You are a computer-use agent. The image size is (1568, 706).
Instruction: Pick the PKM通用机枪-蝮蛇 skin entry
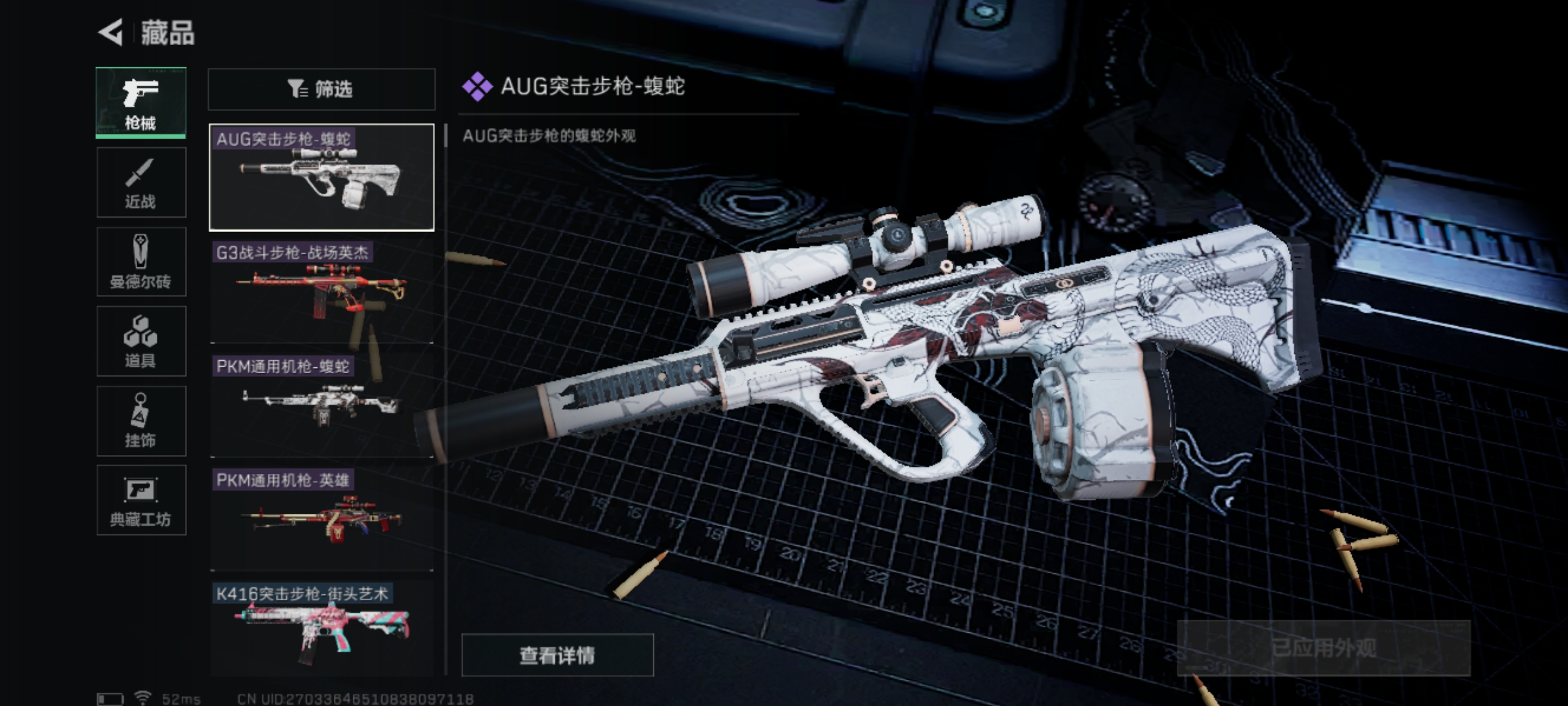click(x=321, y=405)
